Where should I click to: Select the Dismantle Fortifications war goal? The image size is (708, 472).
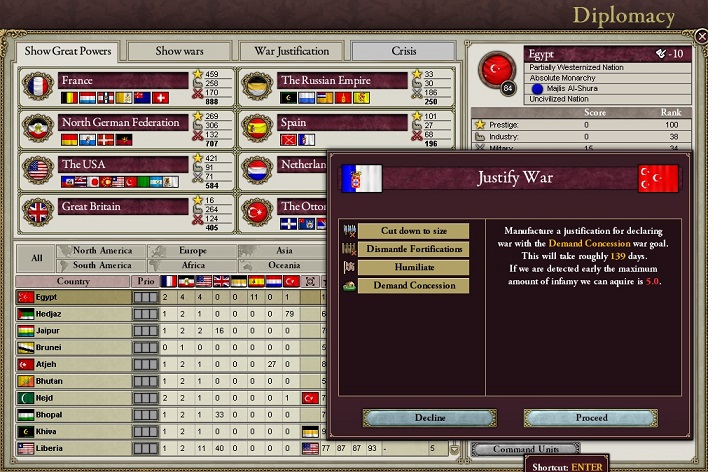413,249
